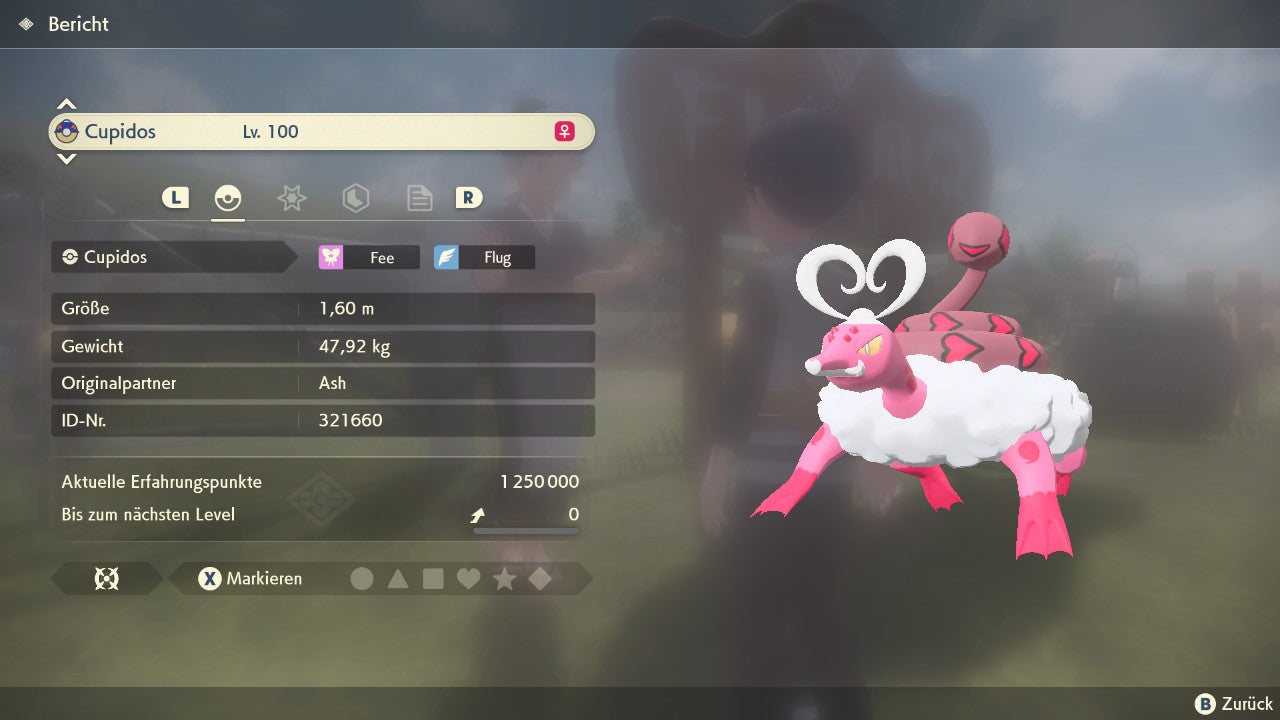The image size is (1280, 720).
Task: Toggle the square marking
Action: [433, 578]
